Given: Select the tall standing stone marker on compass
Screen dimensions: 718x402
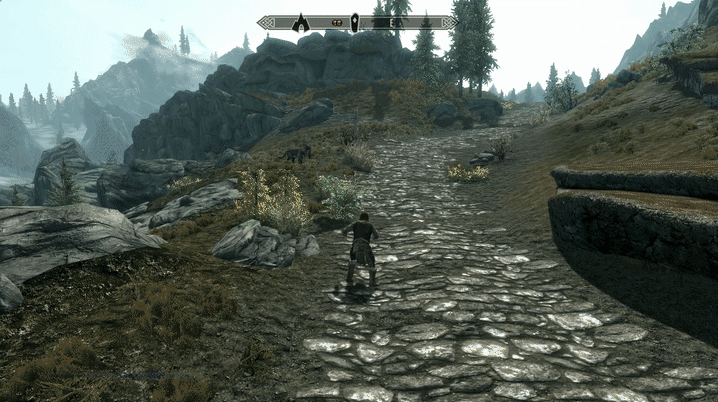Looking at the screenshot, I should tap(354, 22).
